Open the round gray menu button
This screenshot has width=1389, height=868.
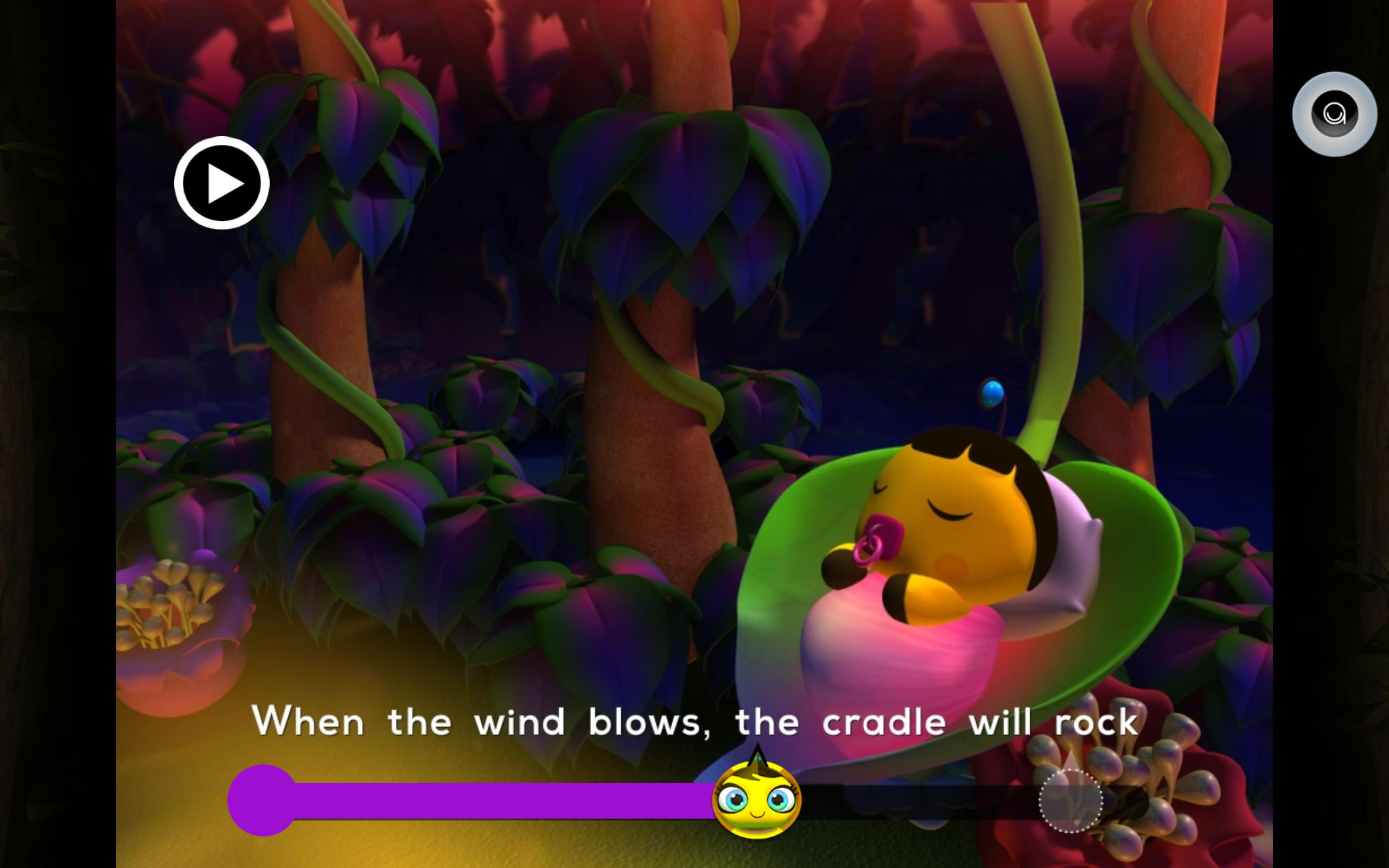coord(1335,114)
